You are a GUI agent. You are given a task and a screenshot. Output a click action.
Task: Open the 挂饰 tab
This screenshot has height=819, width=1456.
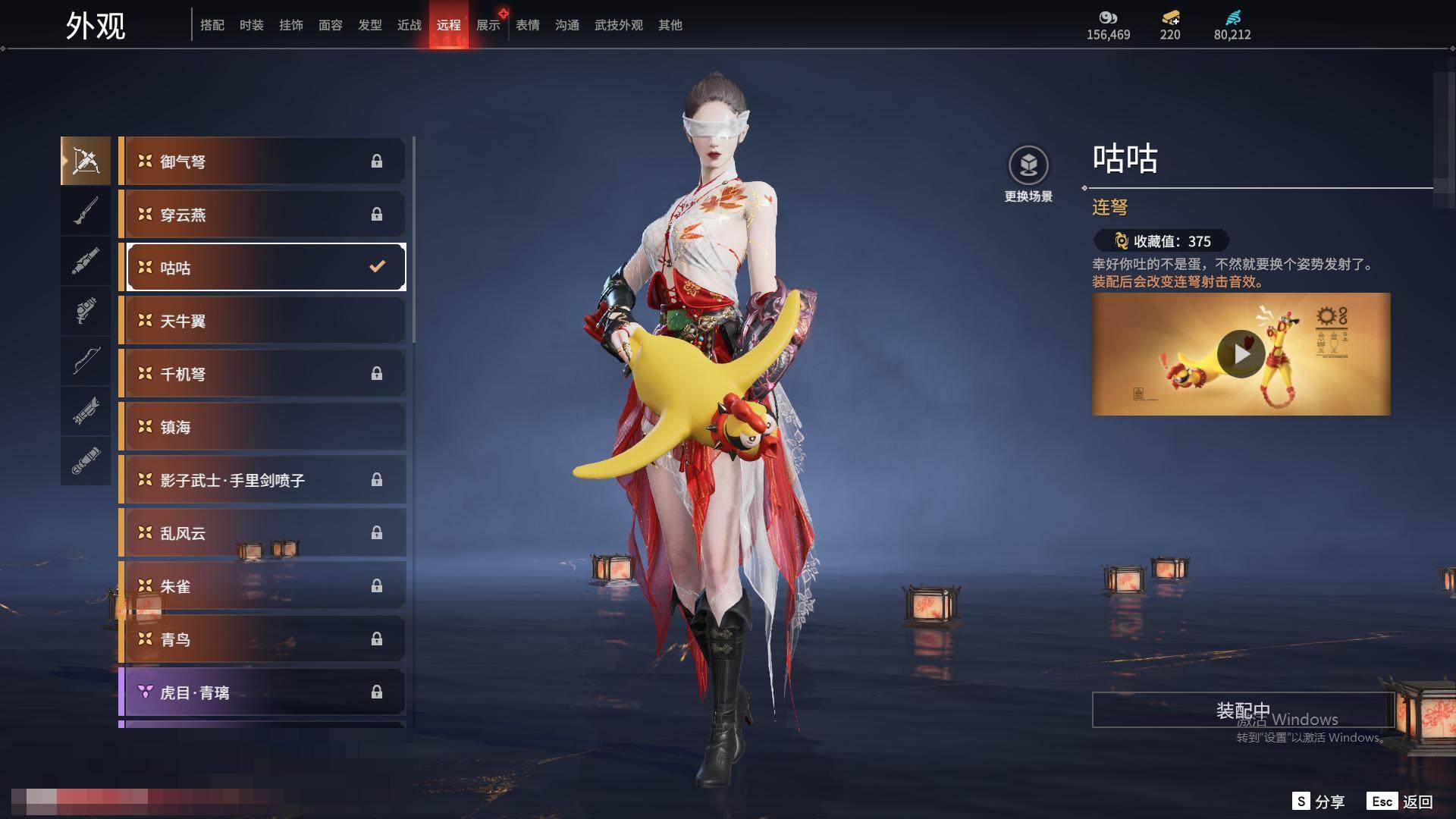[290, 25]
